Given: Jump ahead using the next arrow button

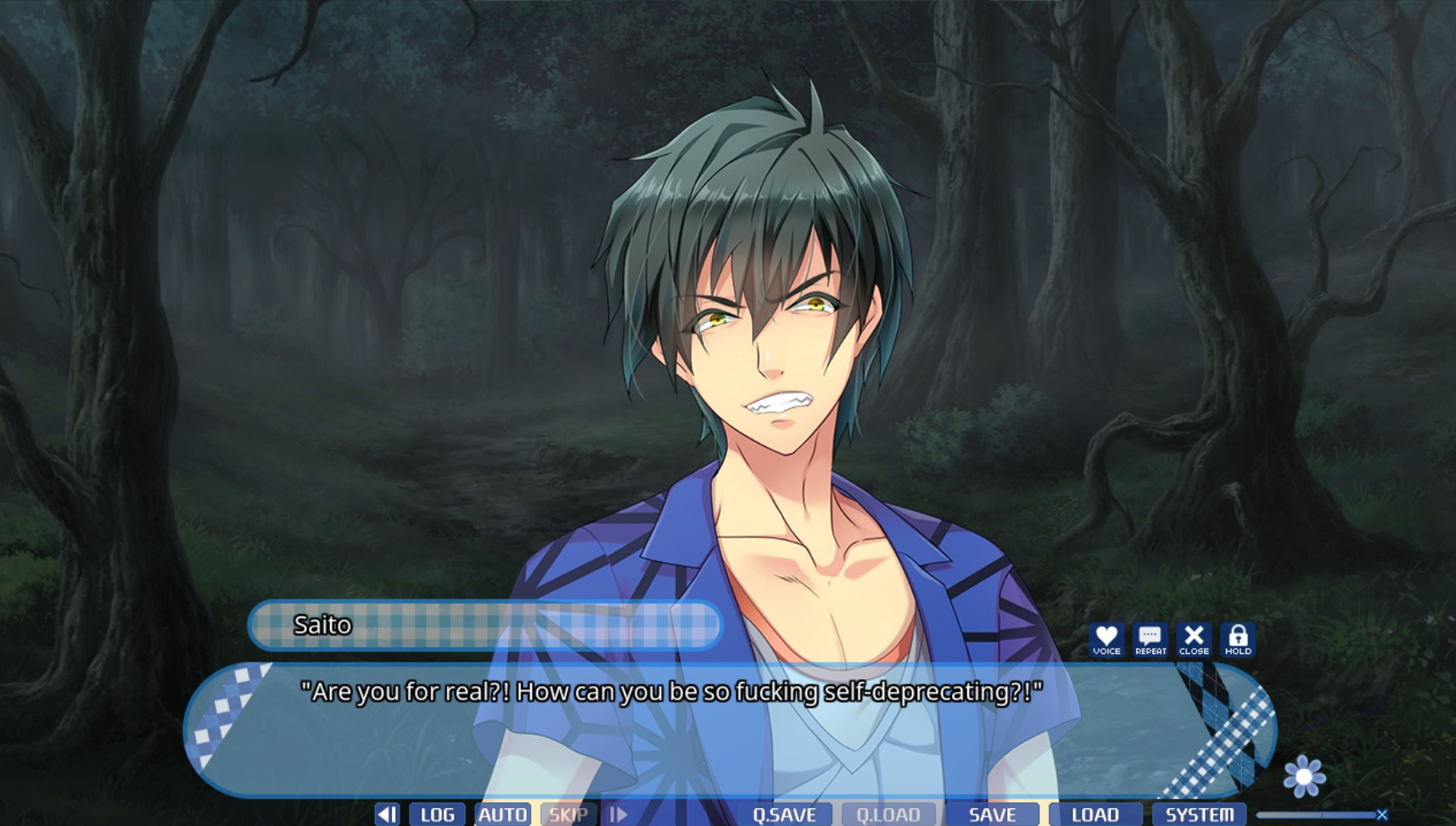Looking at the screenshot, I should [619, 815].
